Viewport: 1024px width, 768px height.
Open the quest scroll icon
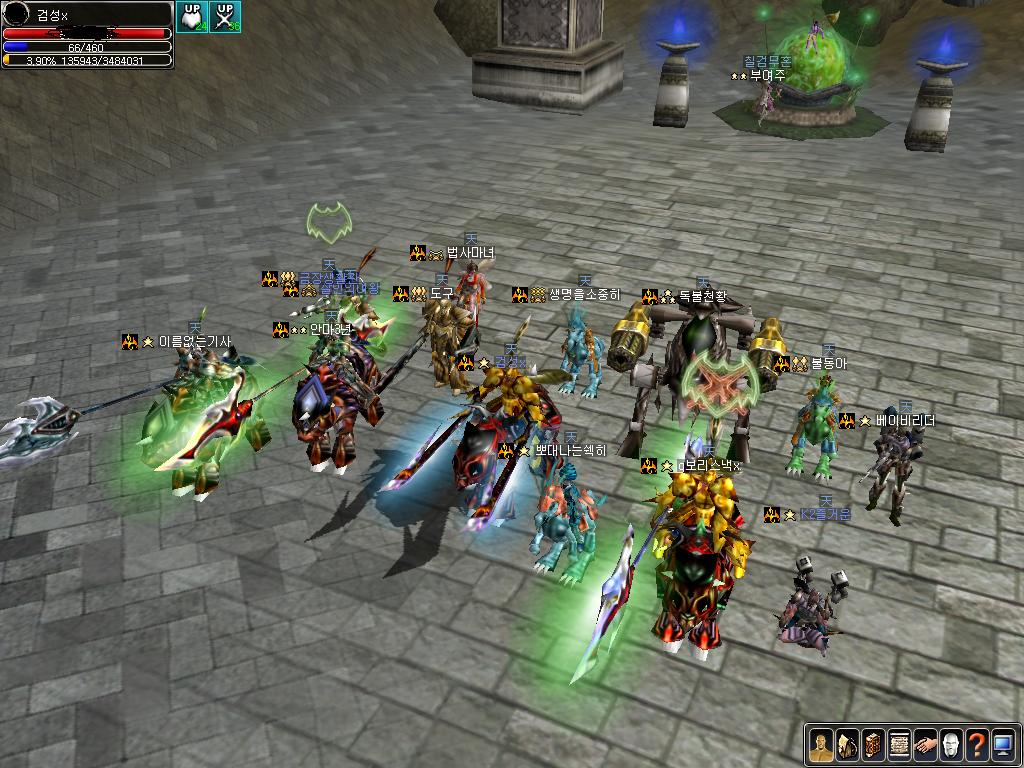(x=899, y=745)
